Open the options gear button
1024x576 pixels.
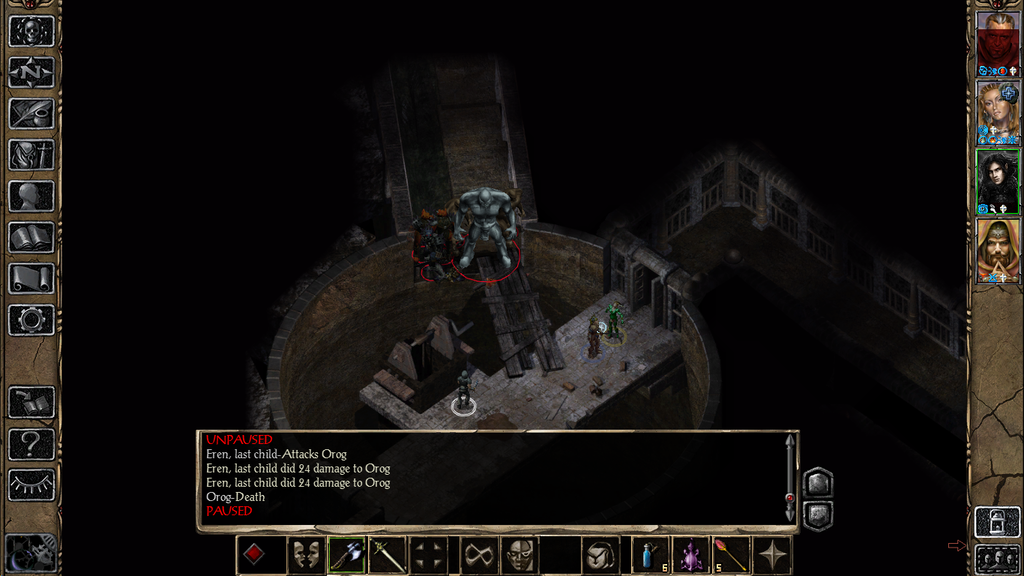[31, 320]
